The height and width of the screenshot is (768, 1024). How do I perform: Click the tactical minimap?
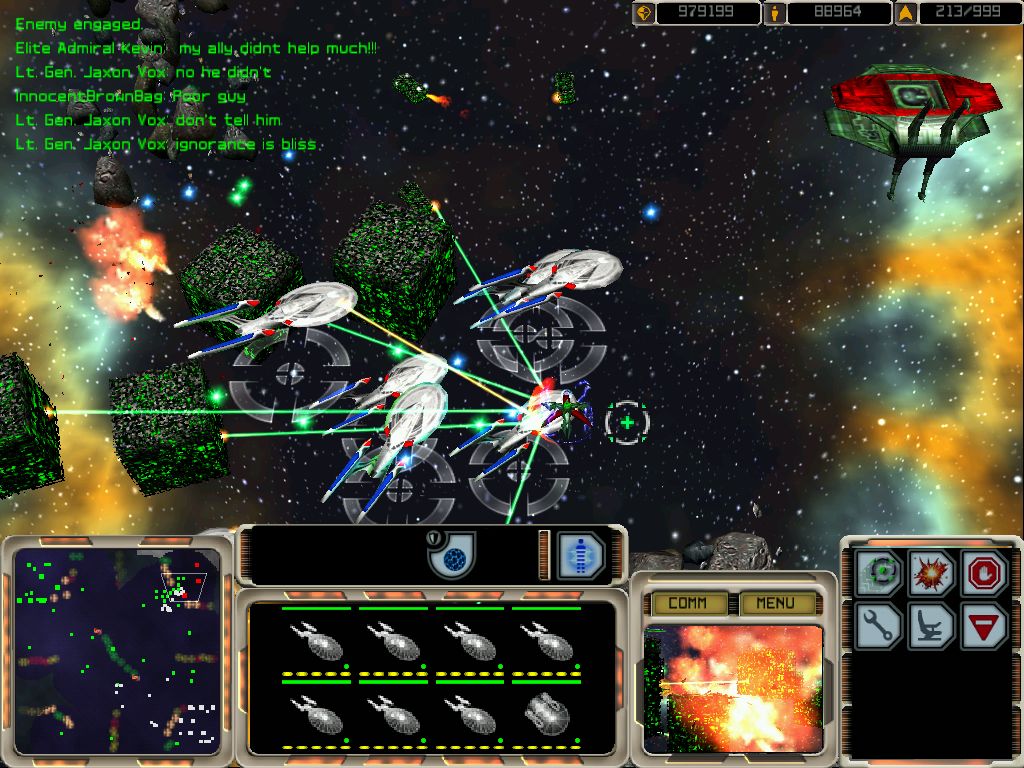pyautogui.click(x=117, y=650)
